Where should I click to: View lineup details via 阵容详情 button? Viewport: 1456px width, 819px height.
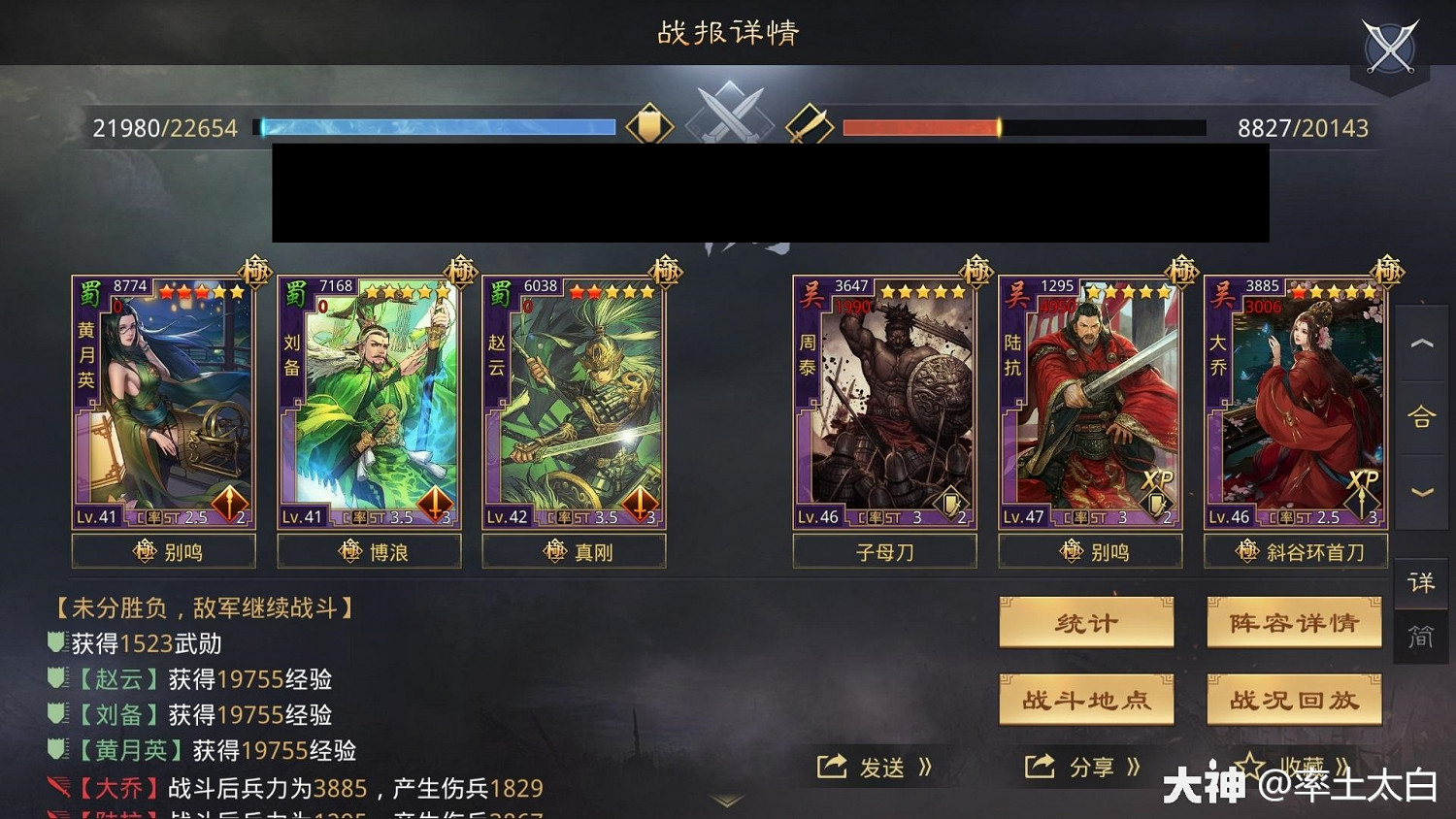click(x=1295, y=623)
